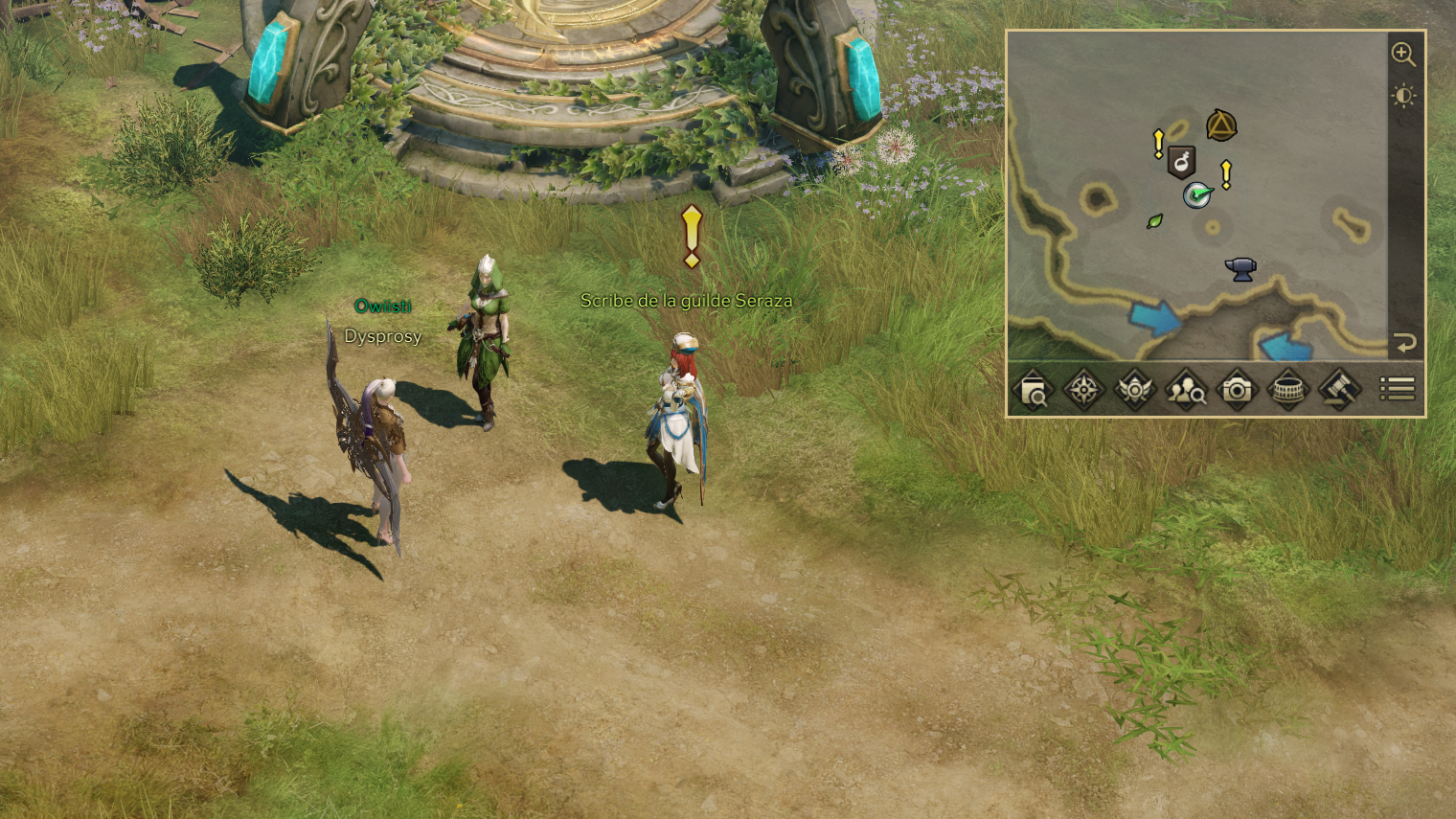Activate the camera screenshot mode icon

point(1237,390)
